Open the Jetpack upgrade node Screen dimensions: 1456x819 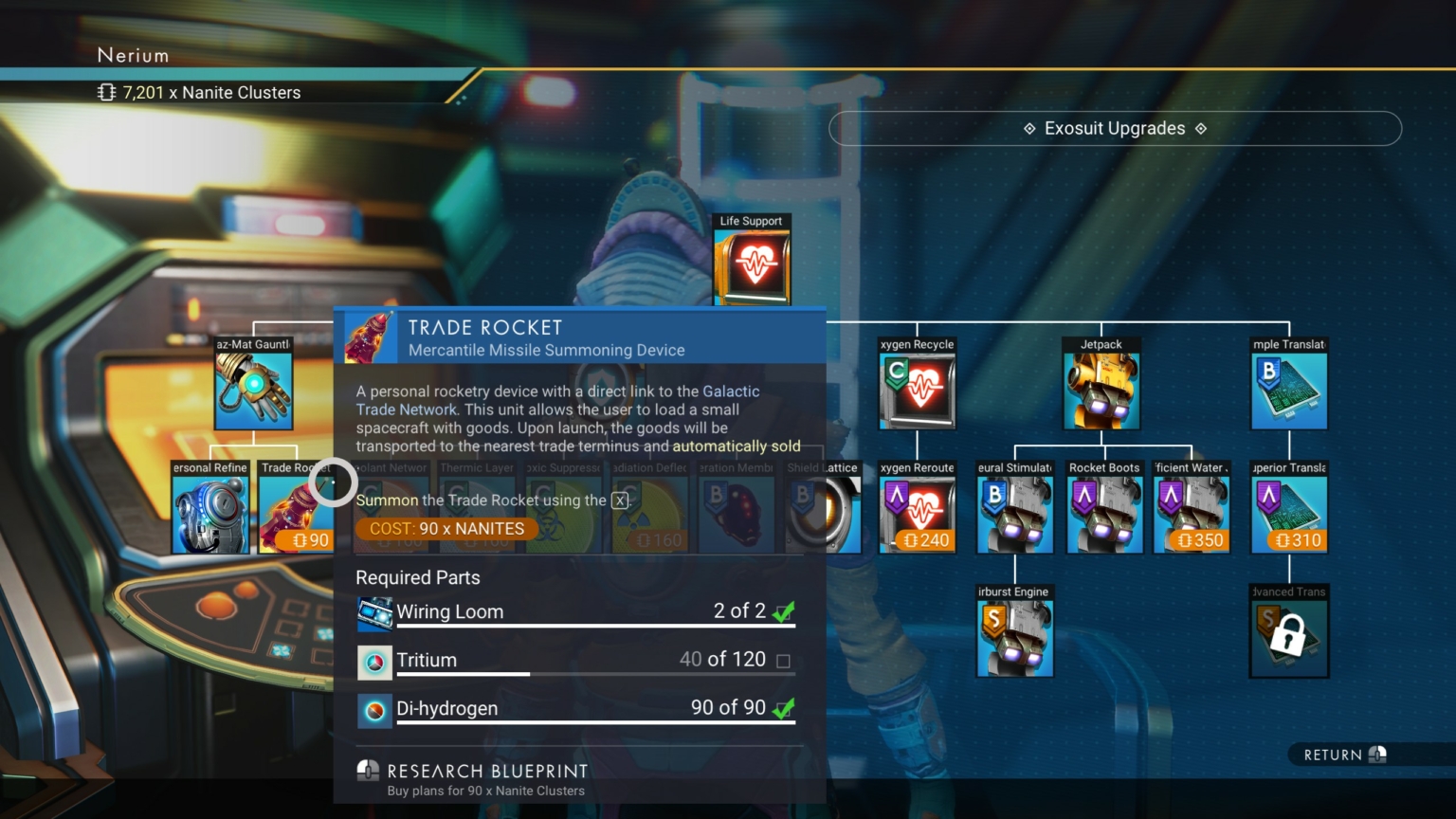[x=1101, y=389]
